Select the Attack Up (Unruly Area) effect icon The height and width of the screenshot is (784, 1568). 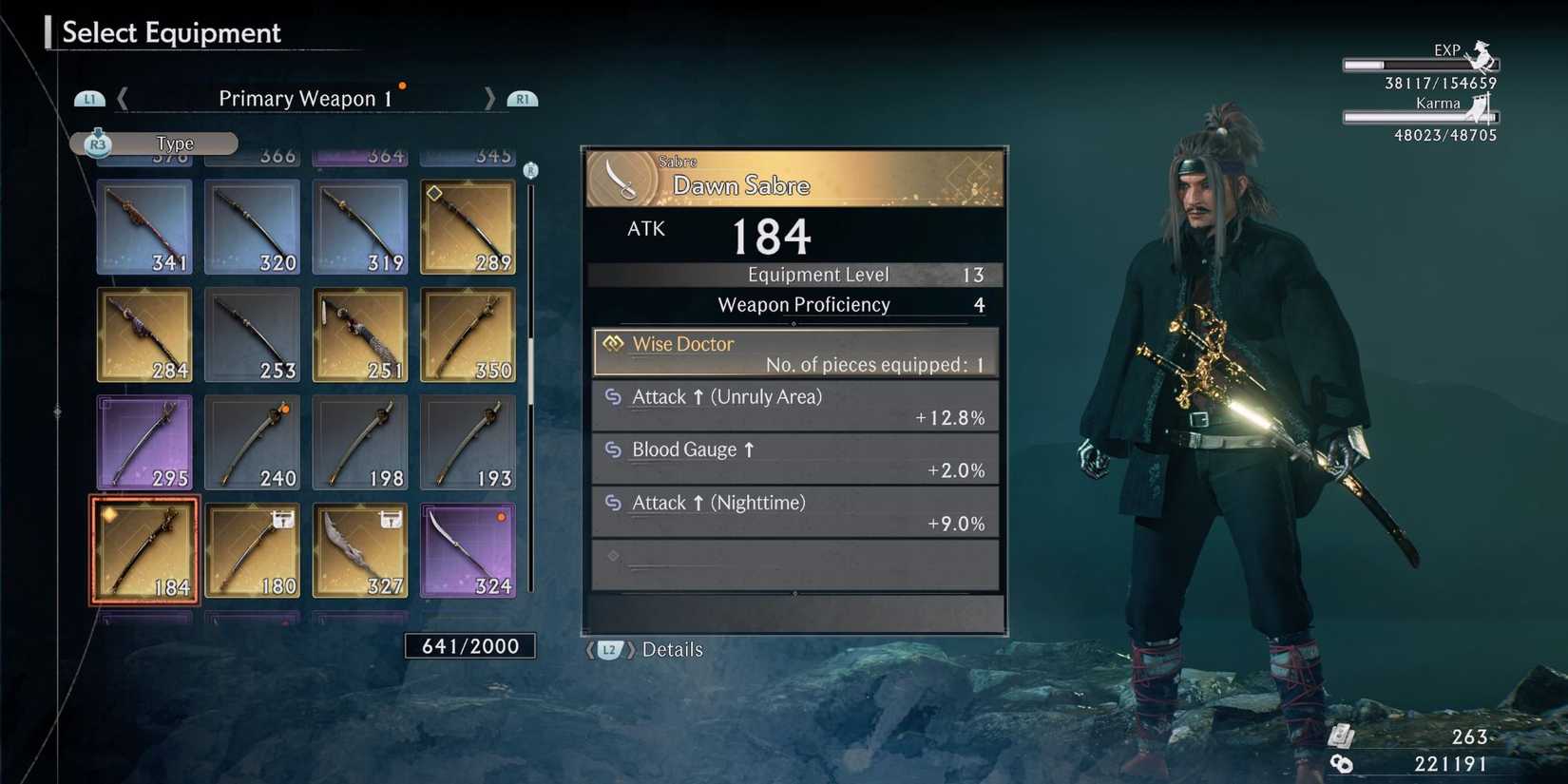point(615,397)
